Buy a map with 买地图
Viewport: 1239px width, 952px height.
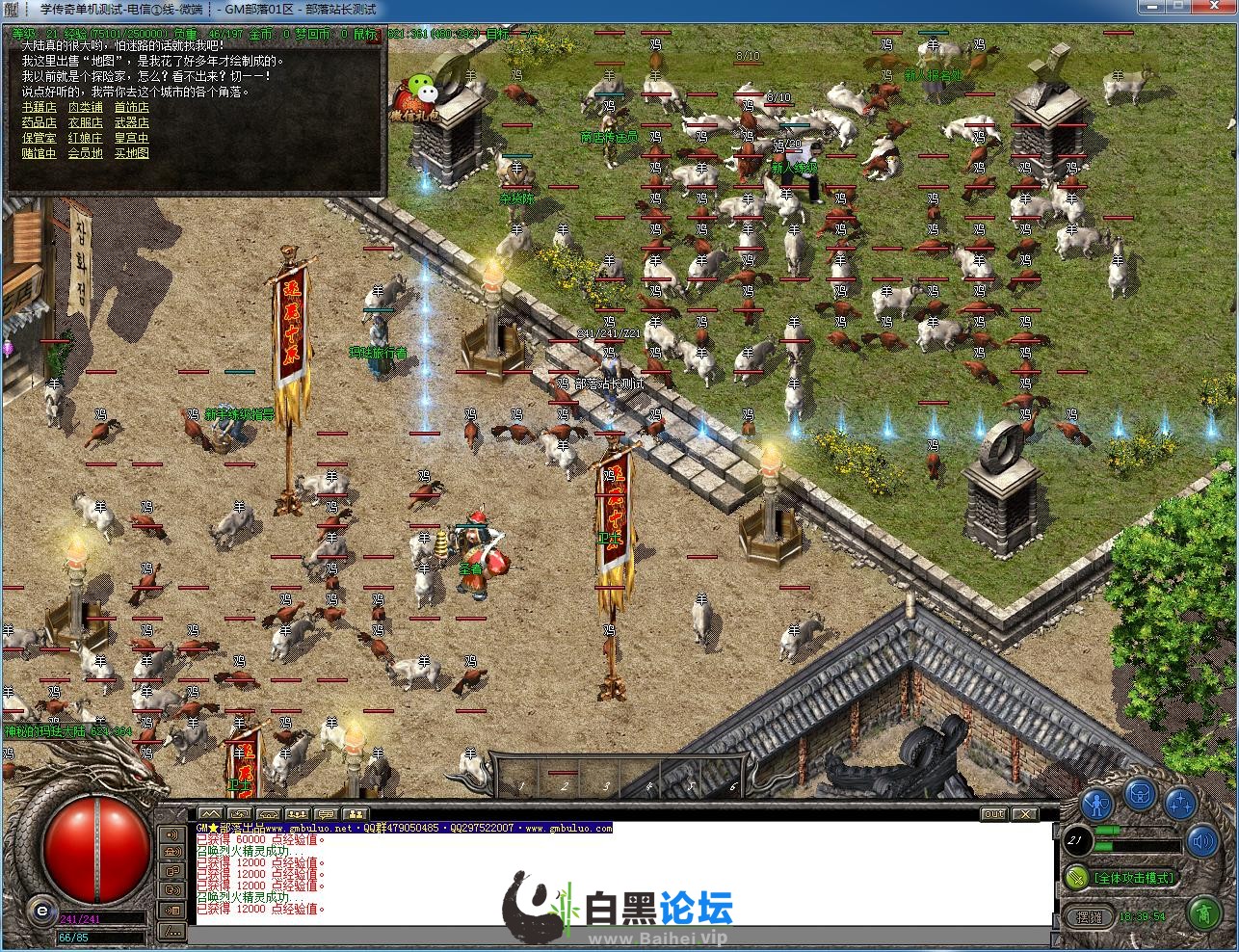click(131, 154)
